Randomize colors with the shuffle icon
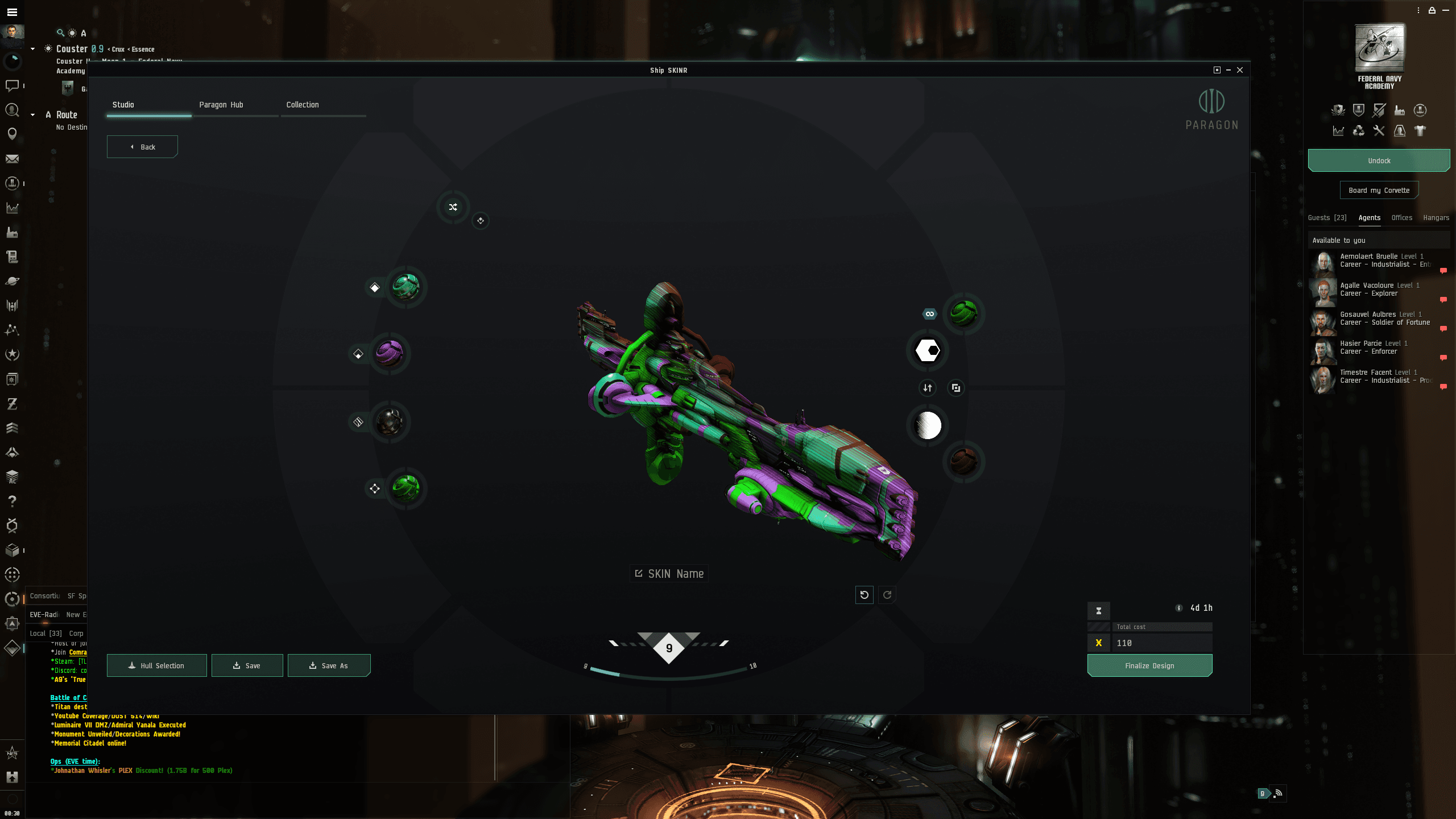1456x819 pixels. [x=453, y=207]
